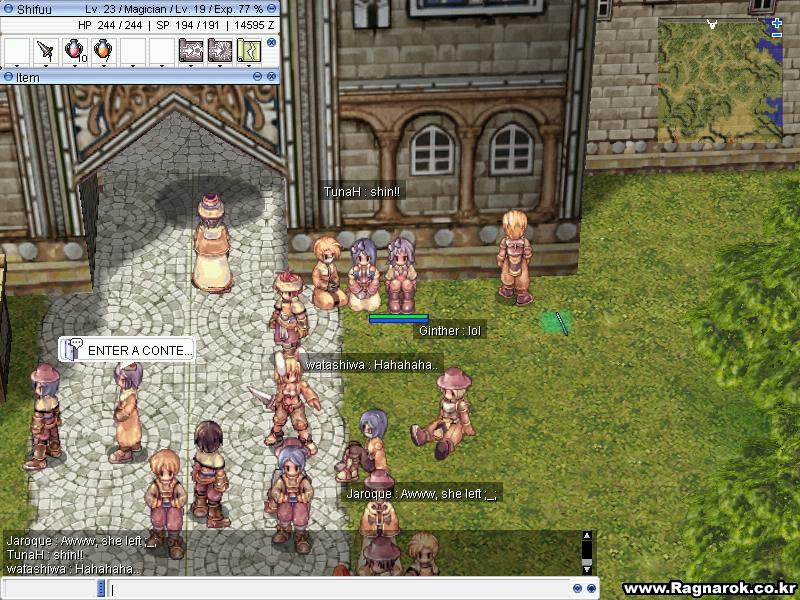The width and height of the screenshot is (800, 600).
Task: Select the knife item in the hotbar
Action: click(x=45, y=50)
